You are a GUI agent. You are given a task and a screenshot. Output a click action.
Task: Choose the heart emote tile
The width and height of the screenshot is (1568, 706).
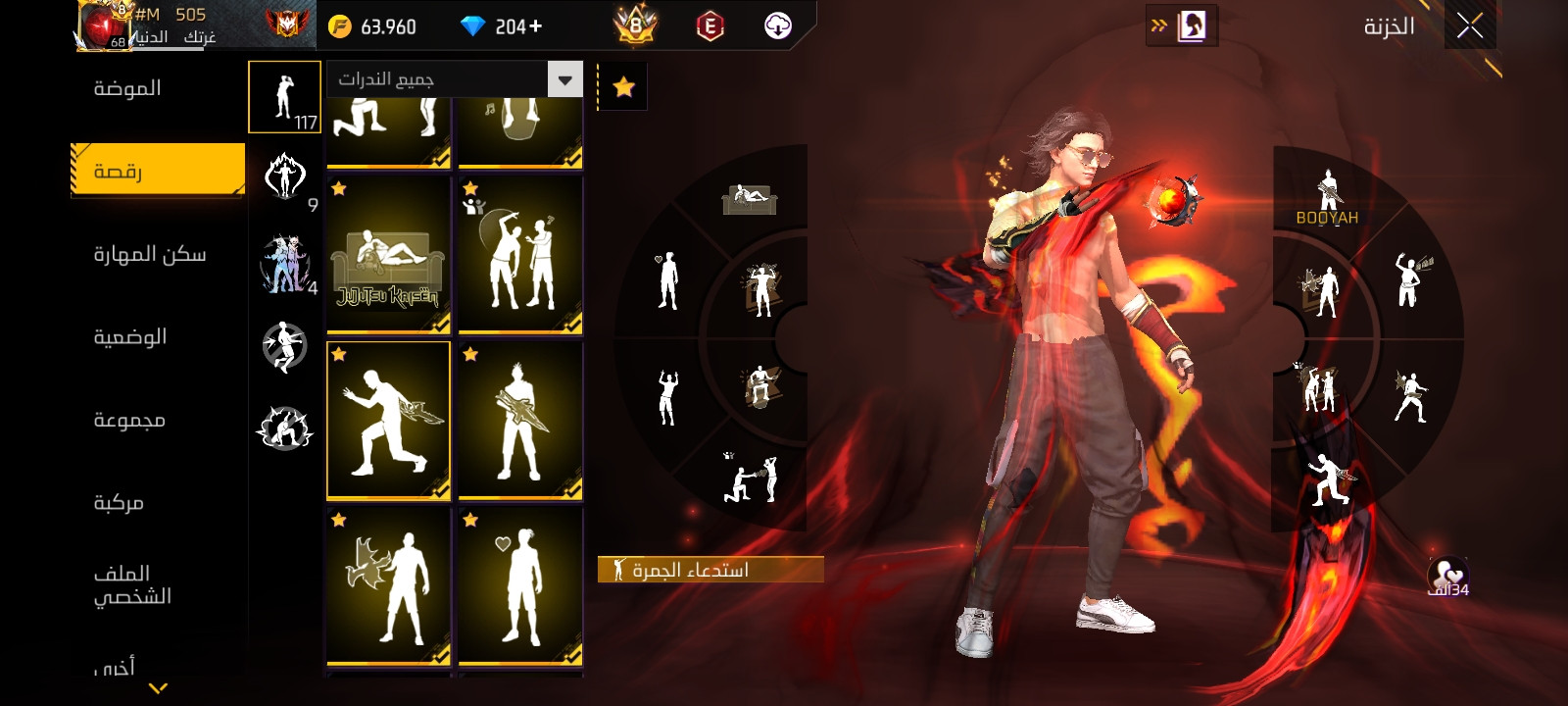click(520, 586)
